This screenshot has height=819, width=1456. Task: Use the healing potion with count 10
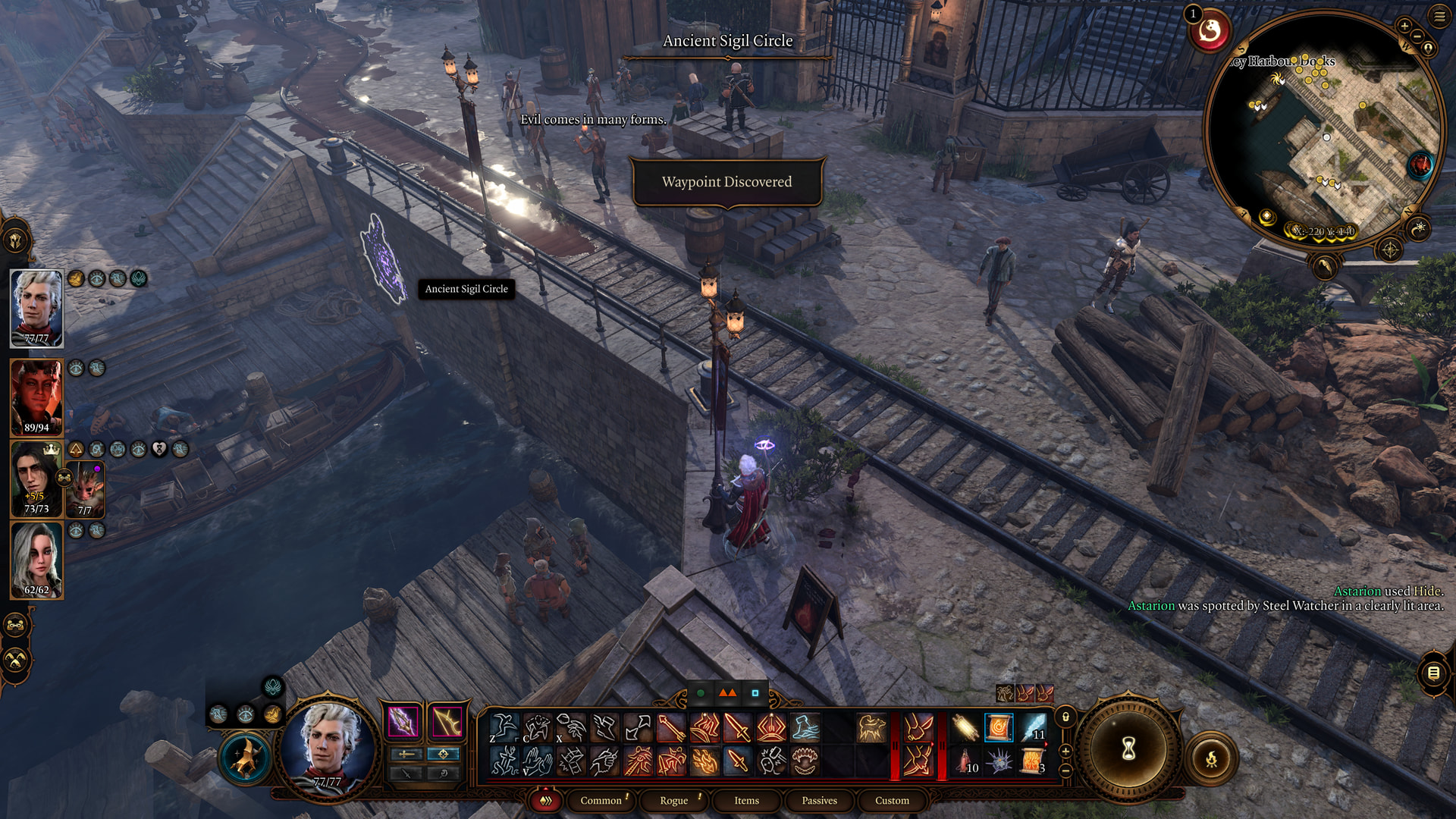tap(965, 760)
